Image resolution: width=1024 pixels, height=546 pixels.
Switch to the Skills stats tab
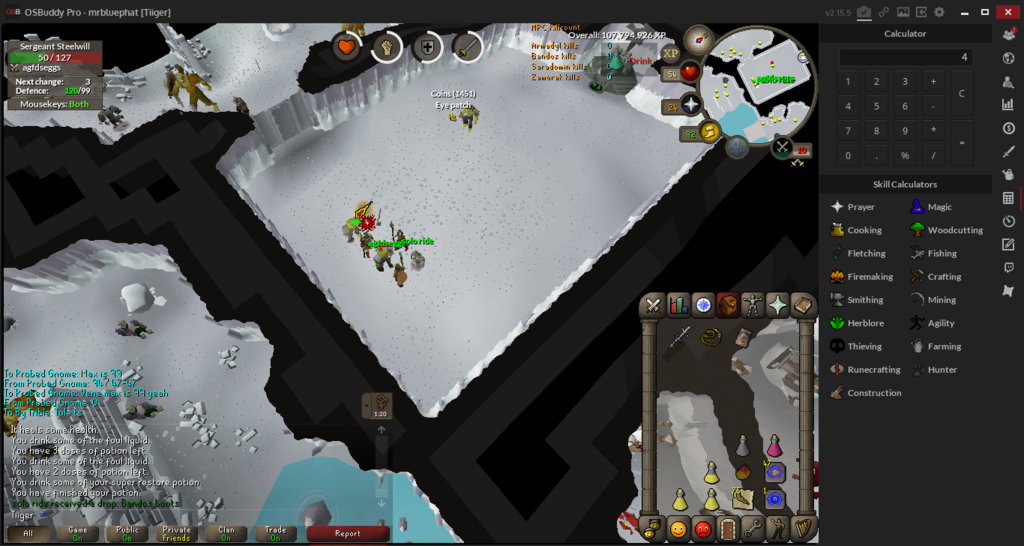[679, 306]
